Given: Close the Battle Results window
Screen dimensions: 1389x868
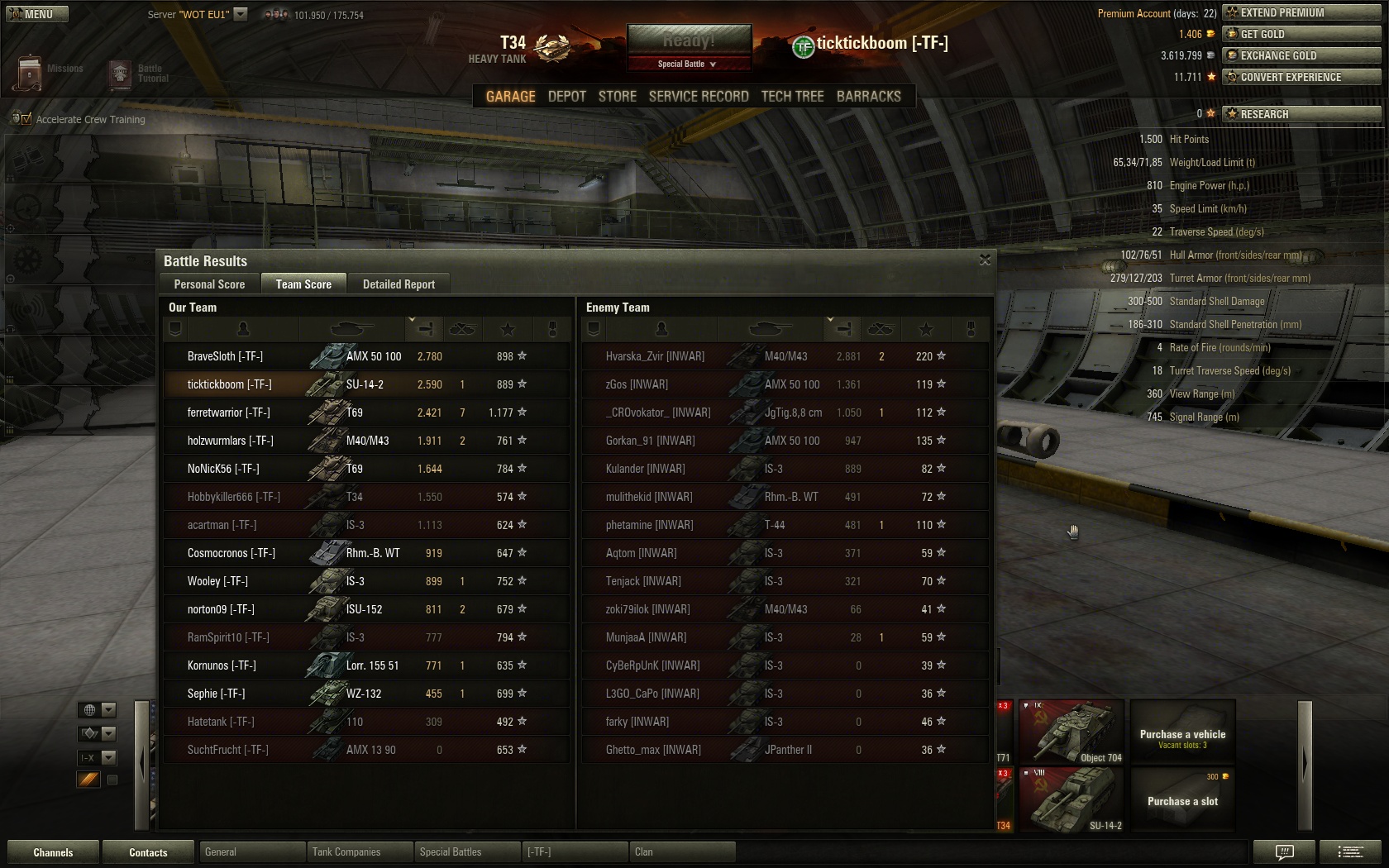Looking at the screenshot, I should (x=985, y=260).
